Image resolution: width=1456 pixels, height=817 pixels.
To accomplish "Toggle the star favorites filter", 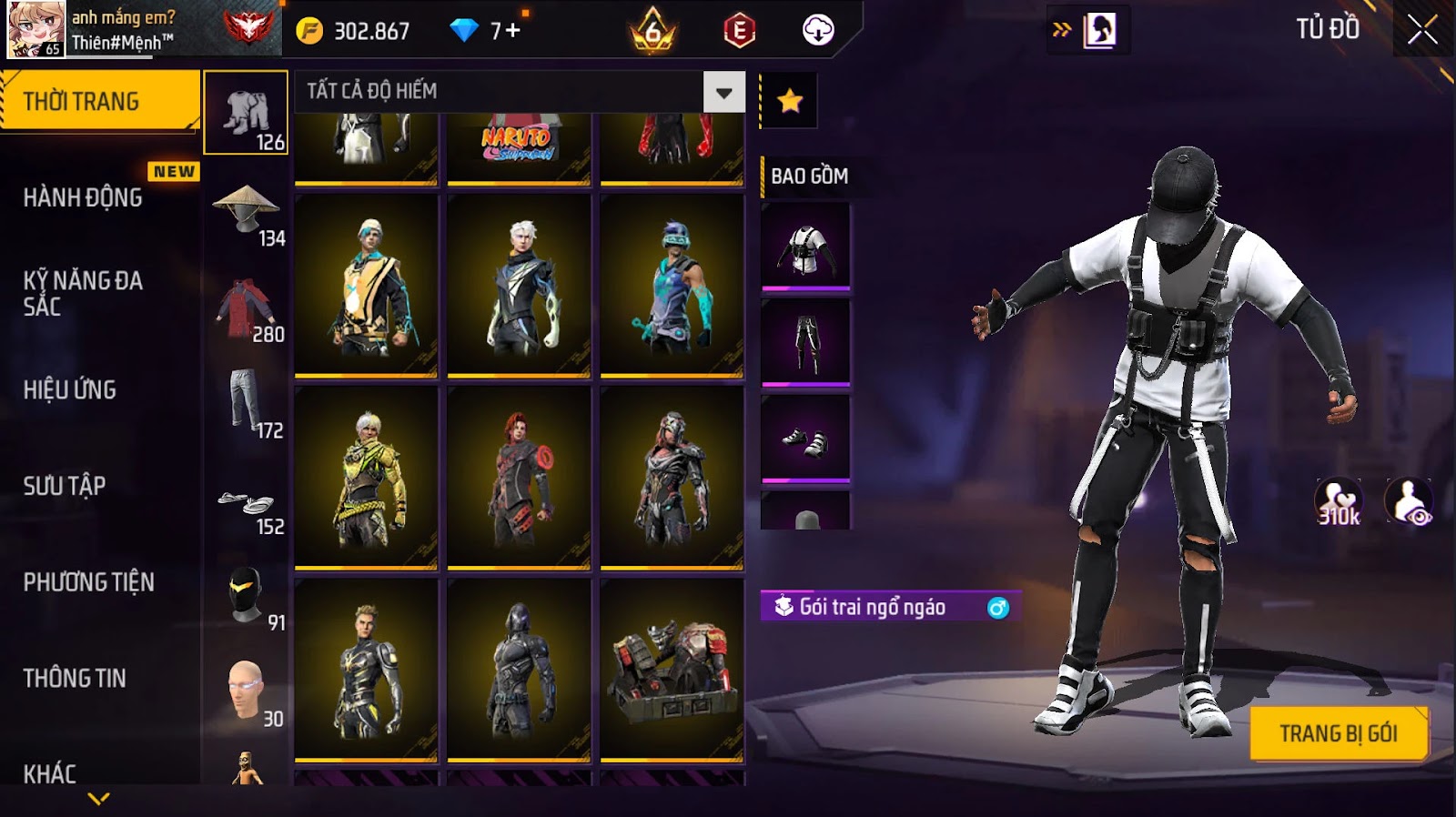I will [x=789, y=100].
